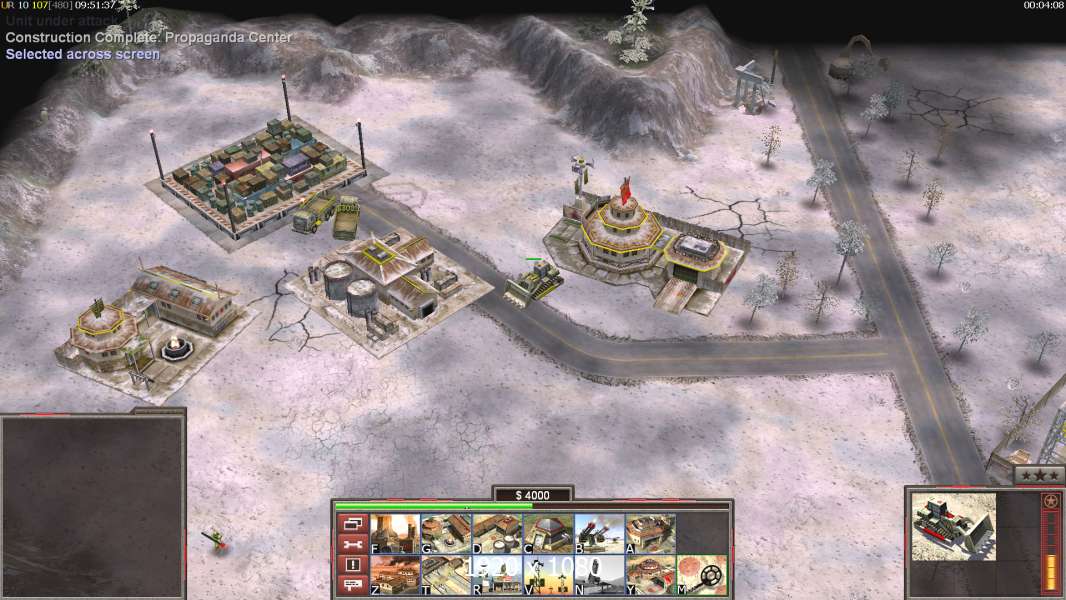The height and width of the screenshot is (600, 1066).
Task: Choose the war factory icon labeled A
Action: tap(650, 534)
